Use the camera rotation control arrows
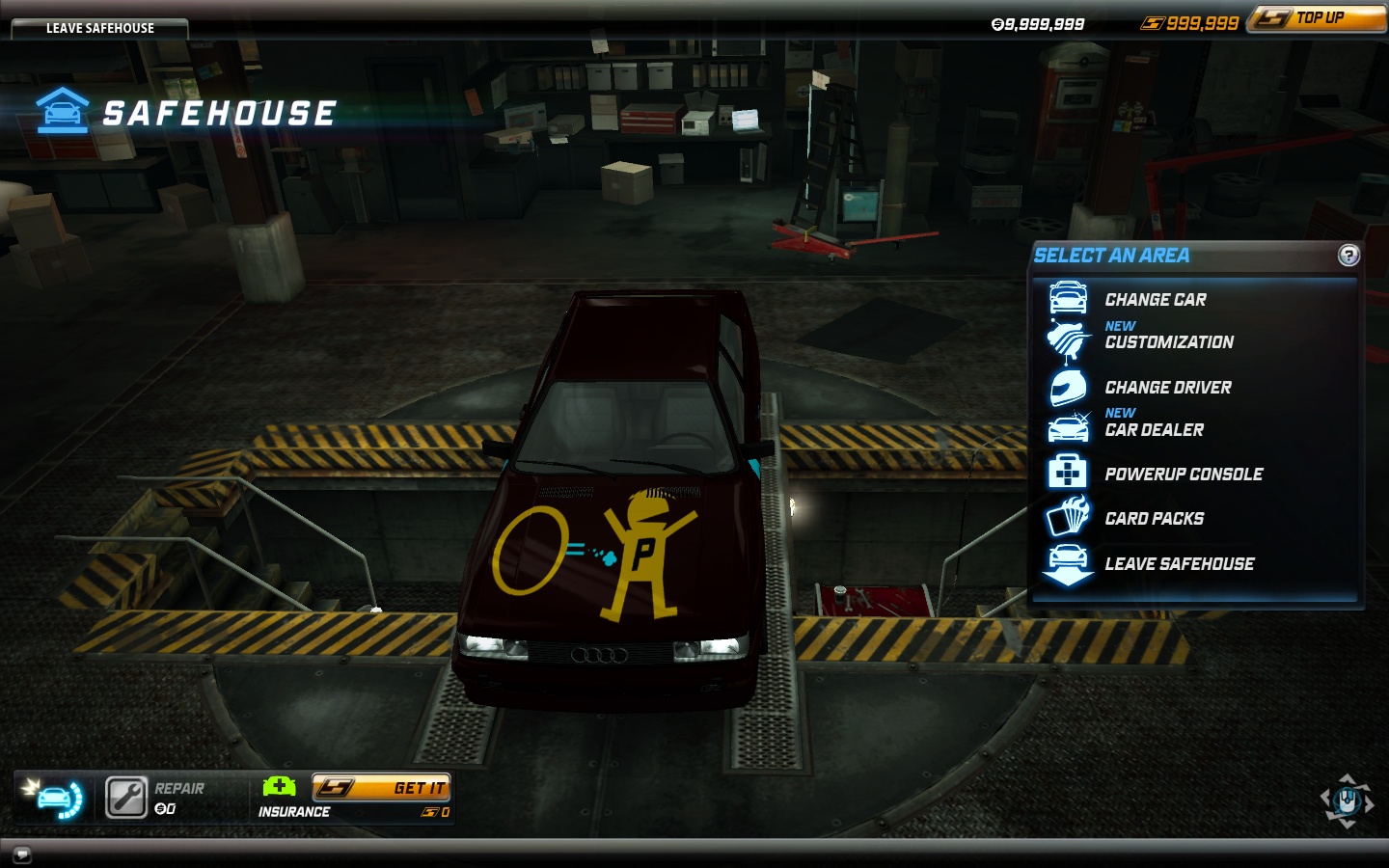Viewport: 1389px width, 868px height. click(x=1347, y=800)
